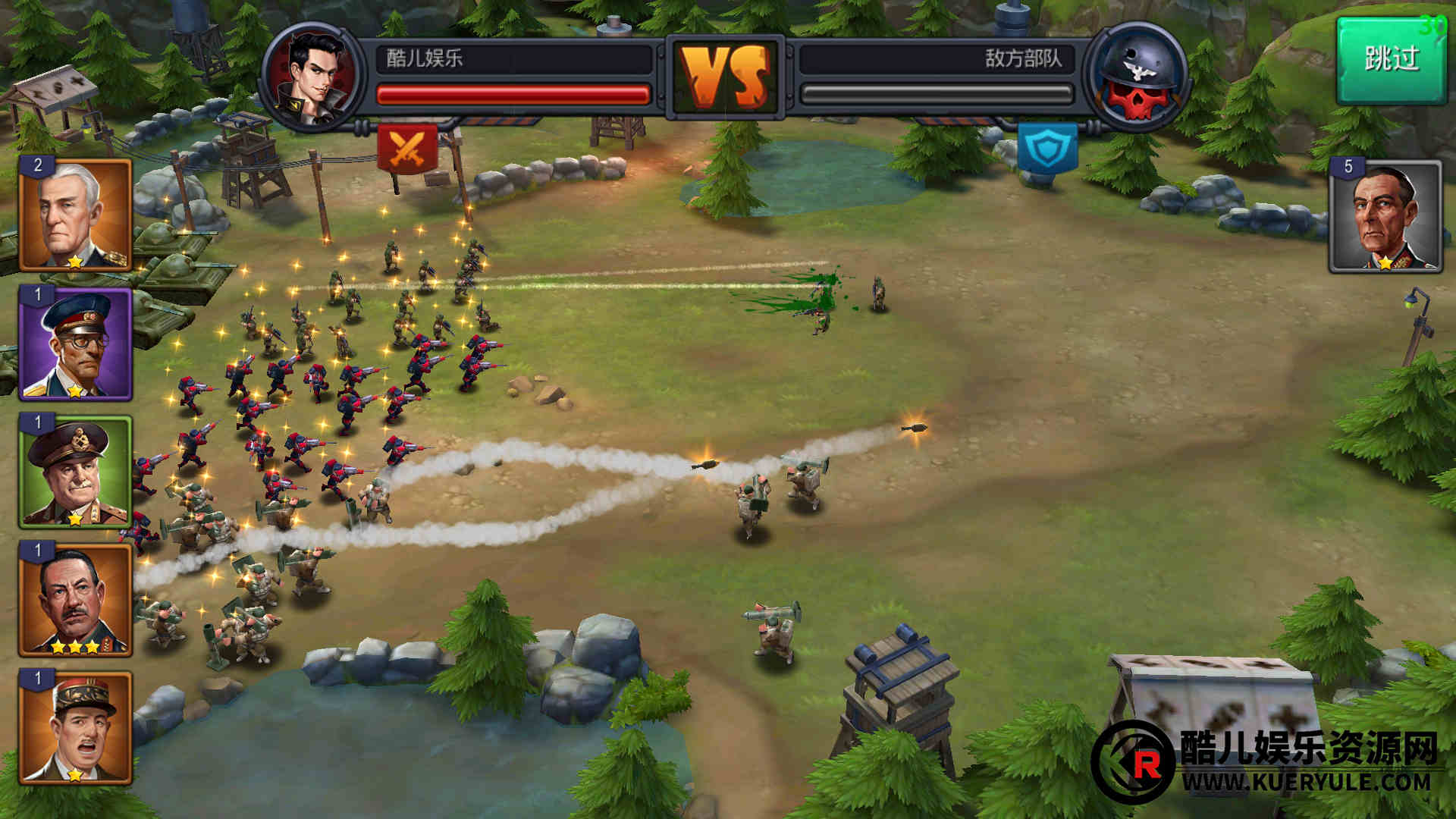Image resolution: width=1456 pixels, height=819 pixels.
Task: Click the red crossed-swords attack banner
Action: coord(407,148)
